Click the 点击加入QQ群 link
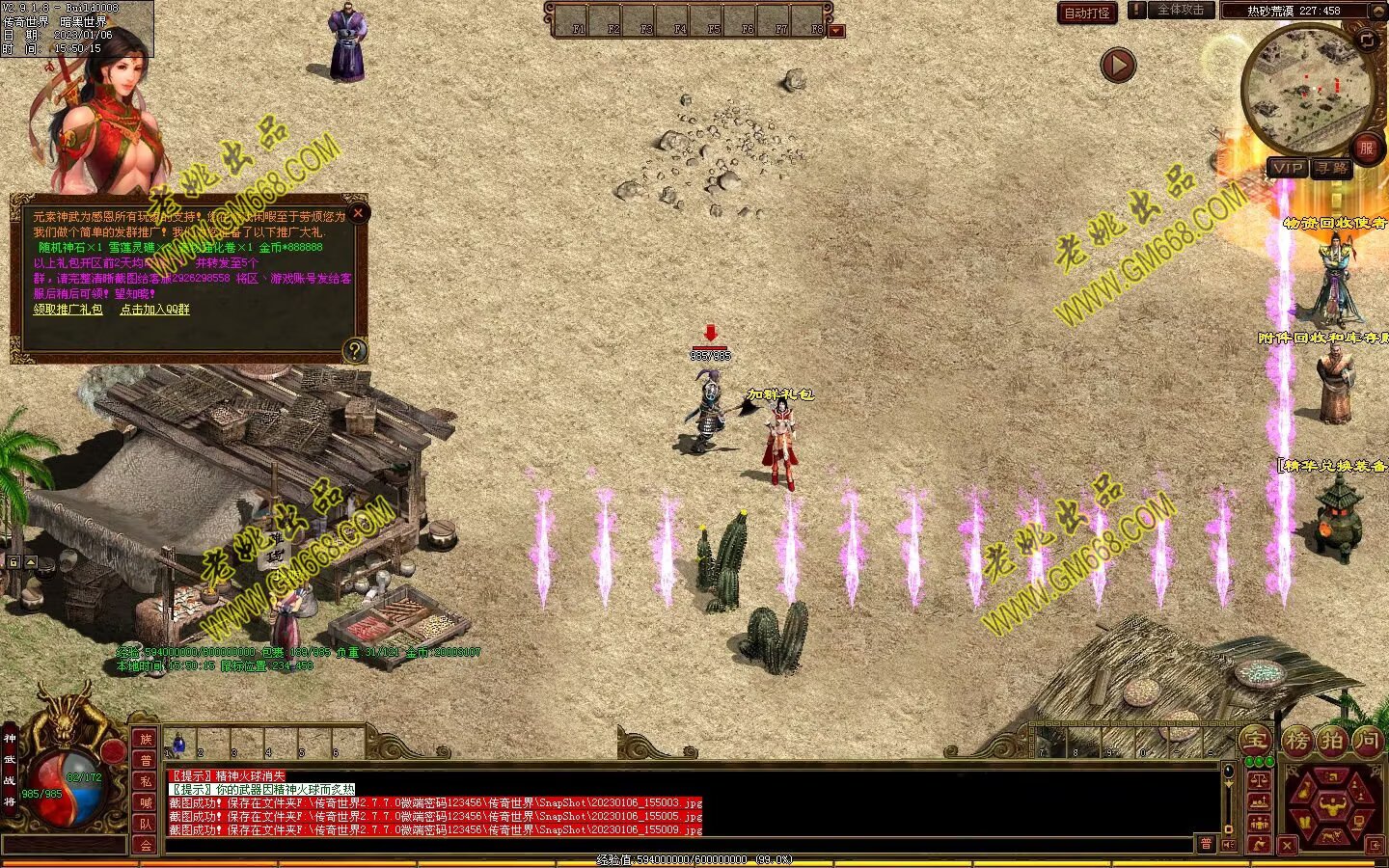The width and height of the screenshot is (1389, 868). (154, 310)
